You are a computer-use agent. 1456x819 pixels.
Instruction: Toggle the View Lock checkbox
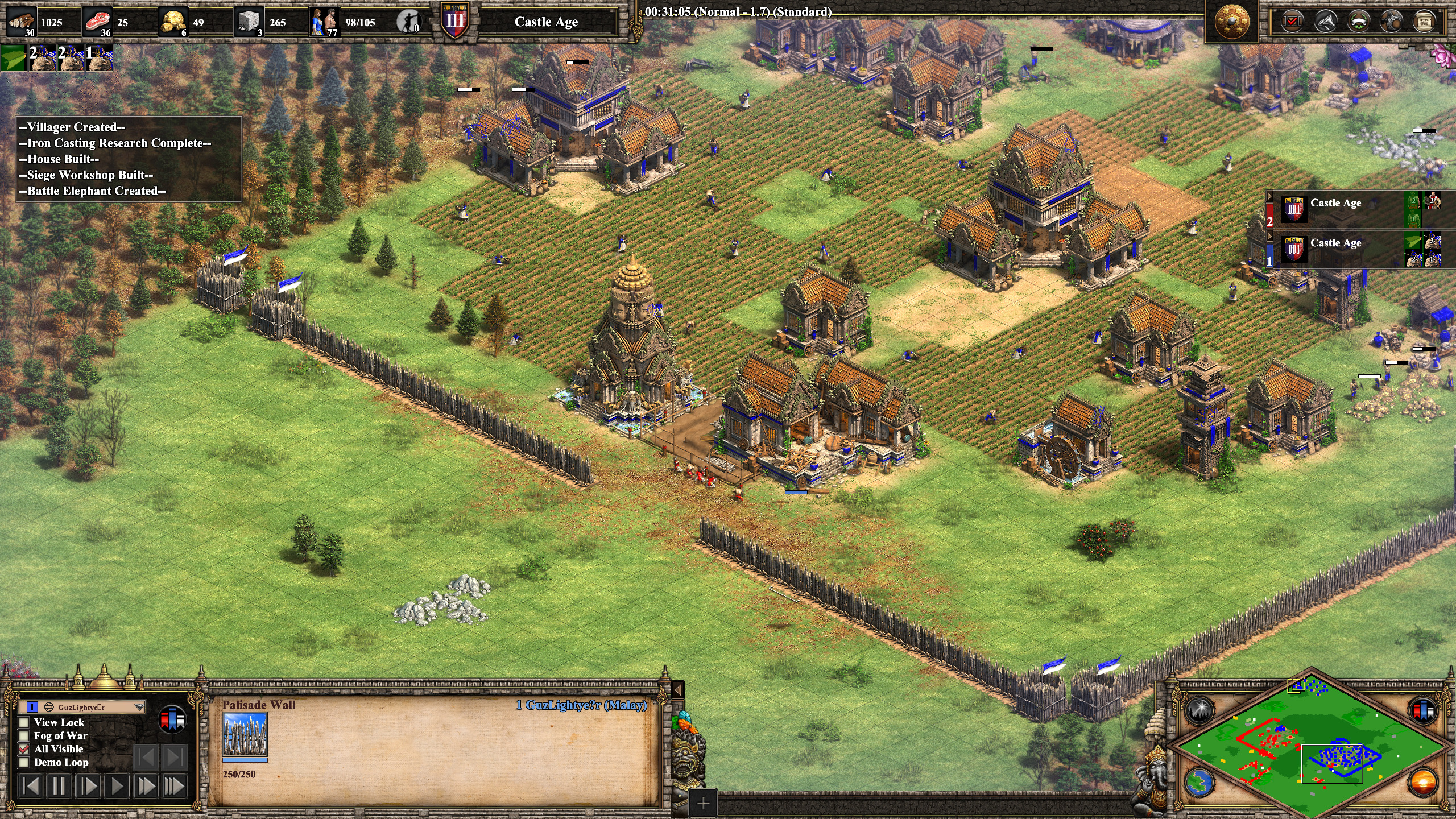click(24, 722)
